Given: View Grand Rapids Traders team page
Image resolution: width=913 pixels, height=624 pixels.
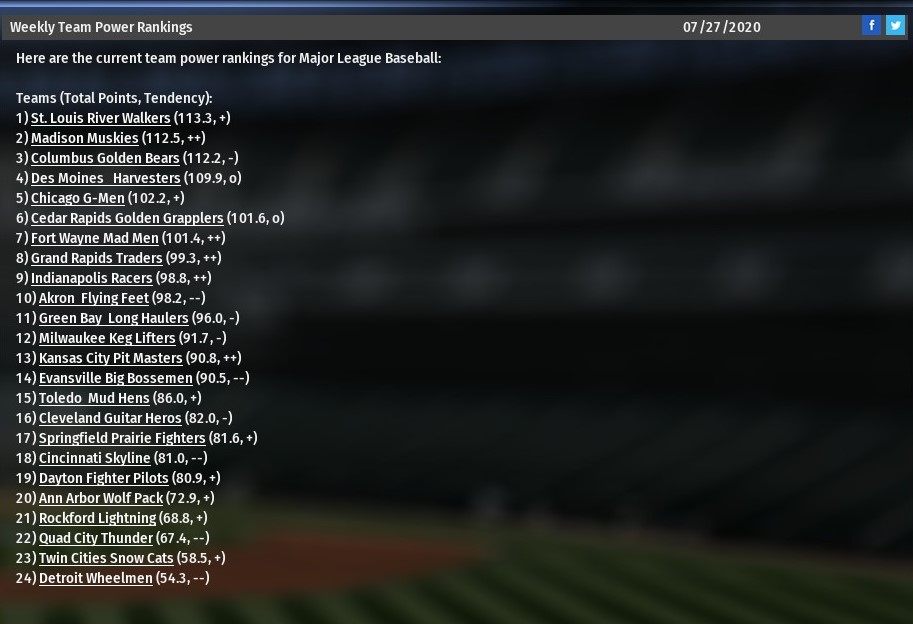Looking at the screenshot, I should point(96,258).
